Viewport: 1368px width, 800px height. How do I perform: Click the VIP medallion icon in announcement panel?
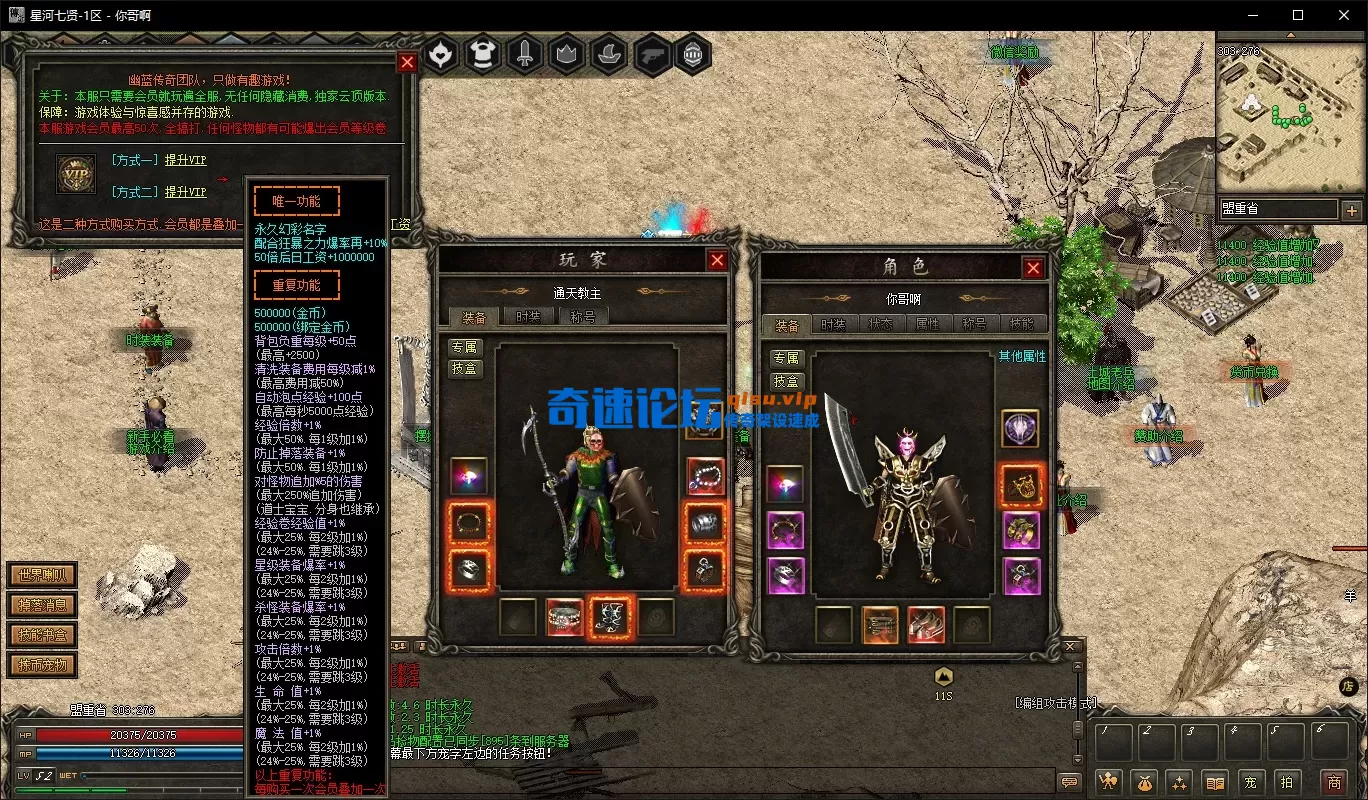77,174
